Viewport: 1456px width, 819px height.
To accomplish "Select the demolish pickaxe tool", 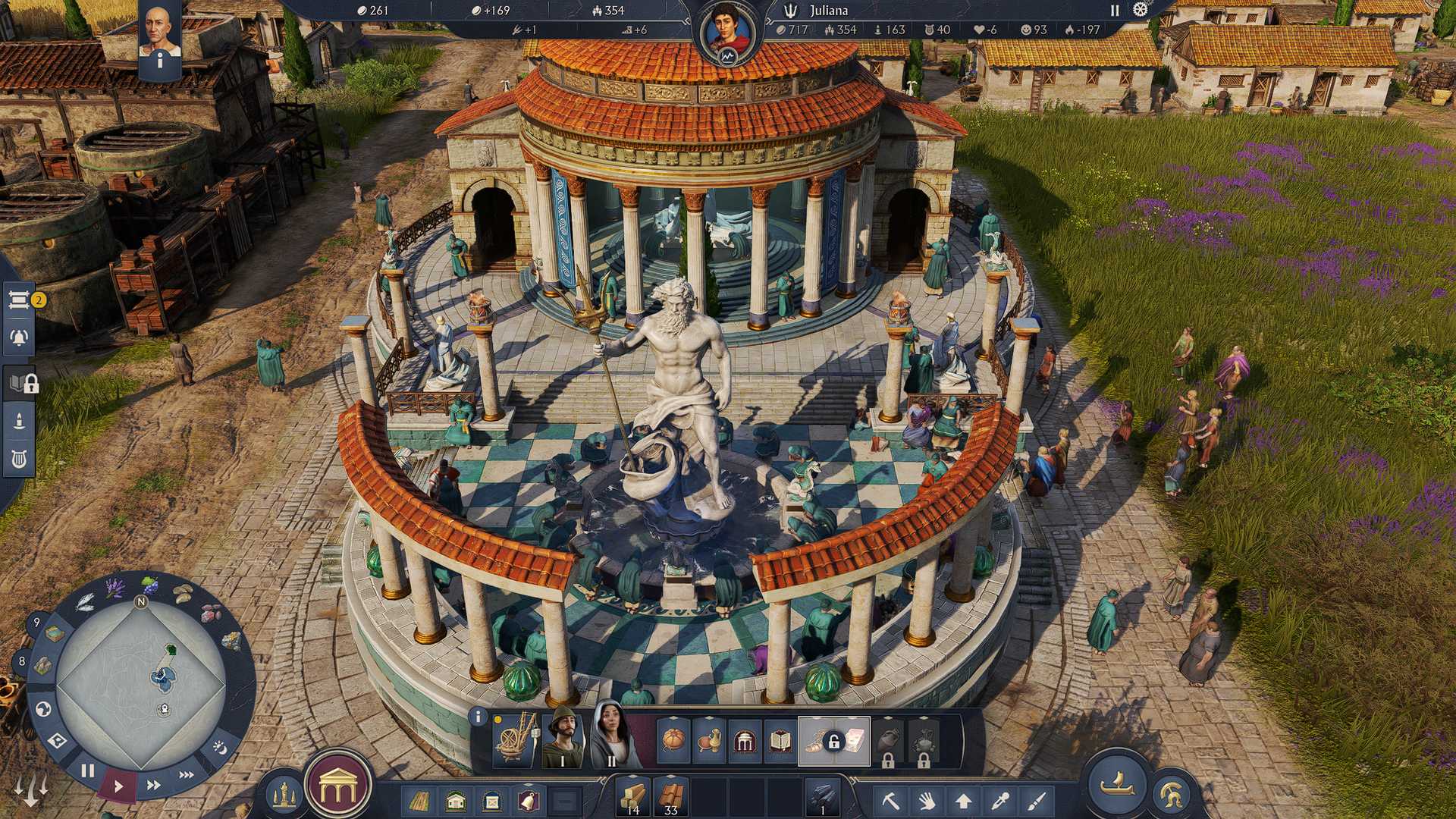I will pyautogui.click(x=891, y=802).
